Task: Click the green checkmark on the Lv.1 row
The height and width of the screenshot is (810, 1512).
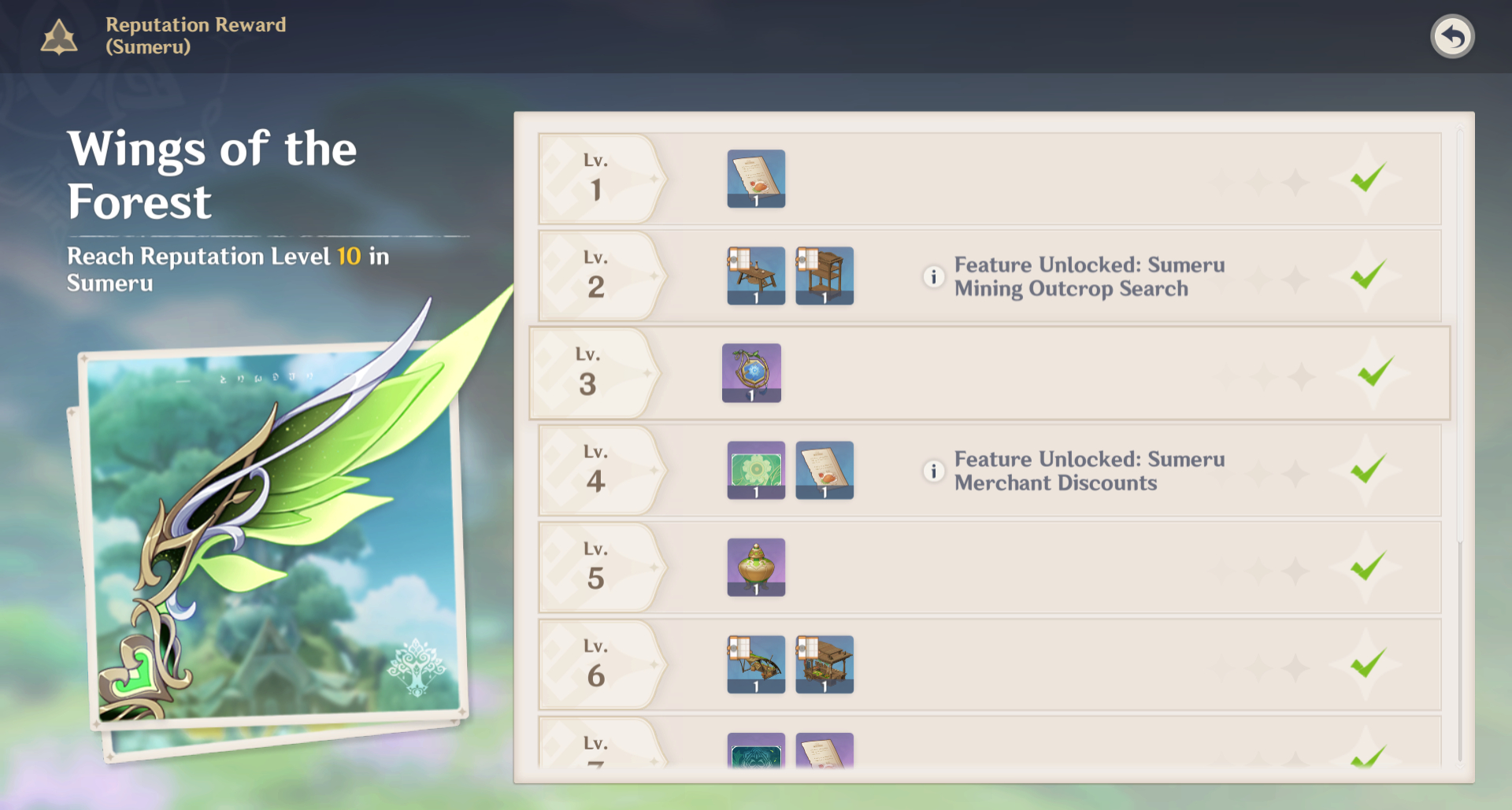Action: click(x=1370, y=179)
